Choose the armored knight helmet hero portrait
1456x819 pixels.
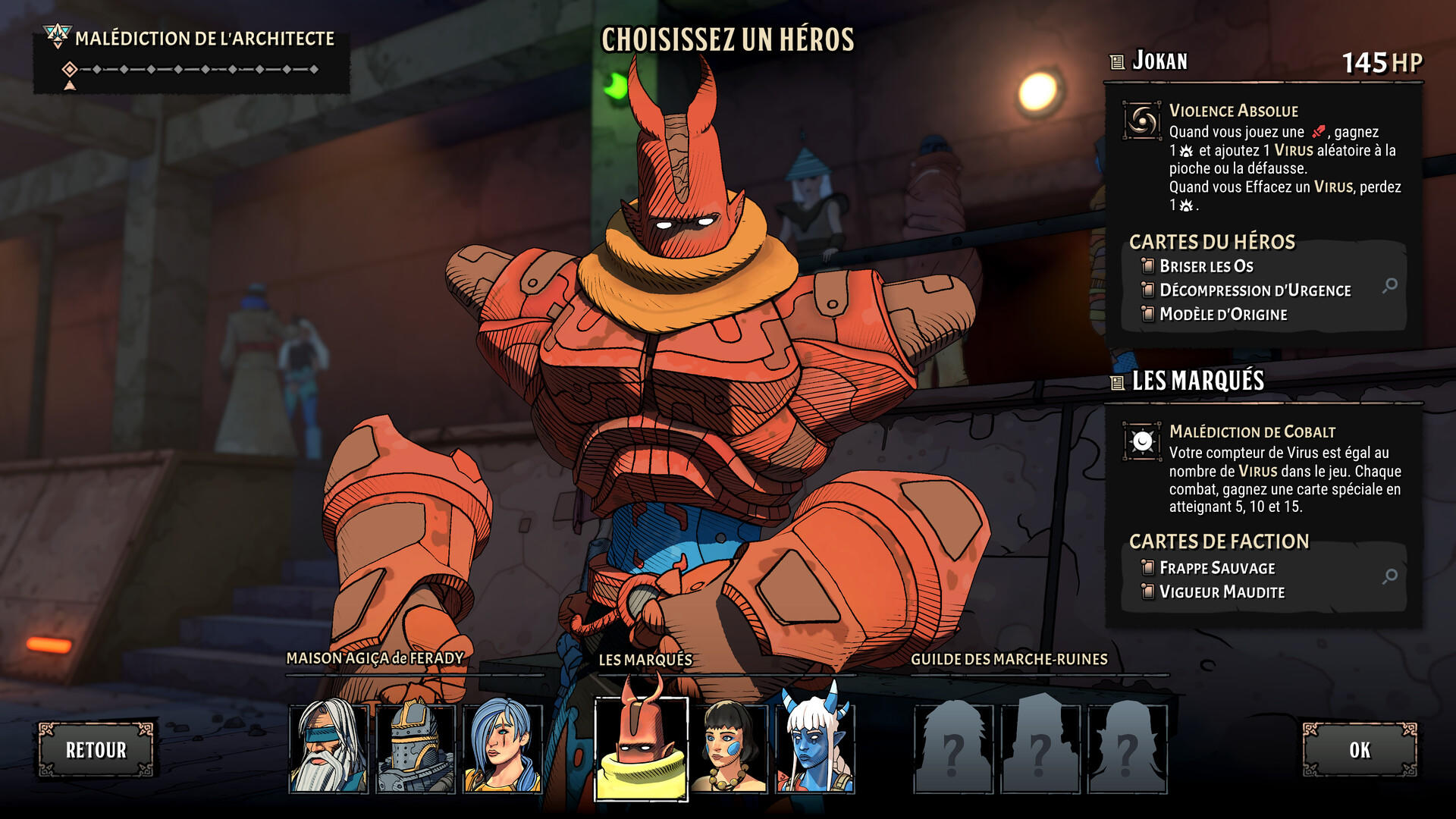click(416, 748)
